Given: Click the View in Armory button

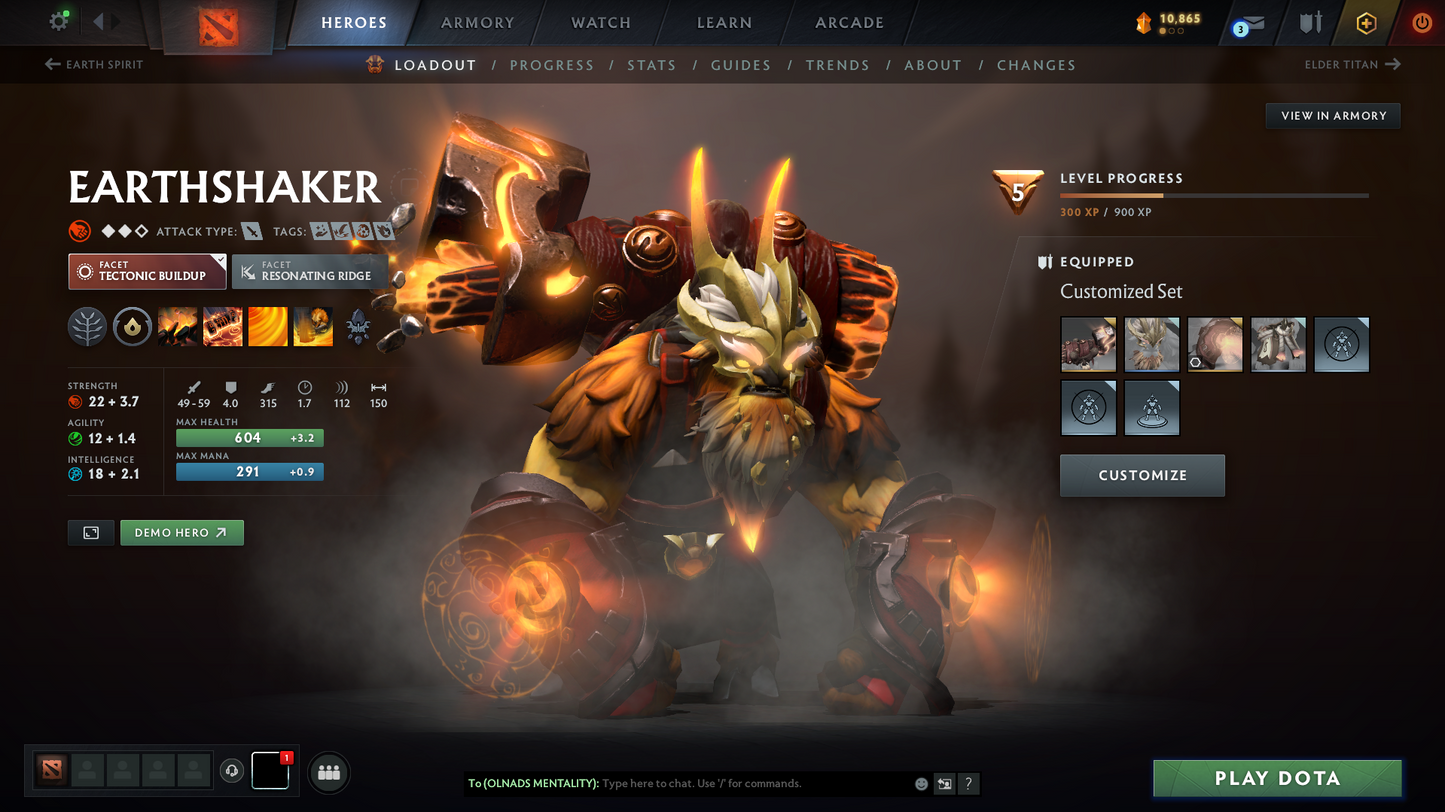Looking at the screenshot, I should point(1333,116).
